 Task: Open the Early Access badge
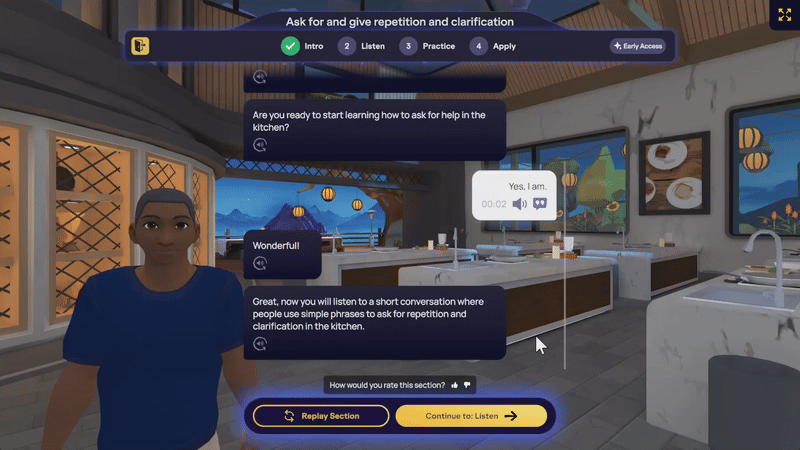tap(637, 46)
